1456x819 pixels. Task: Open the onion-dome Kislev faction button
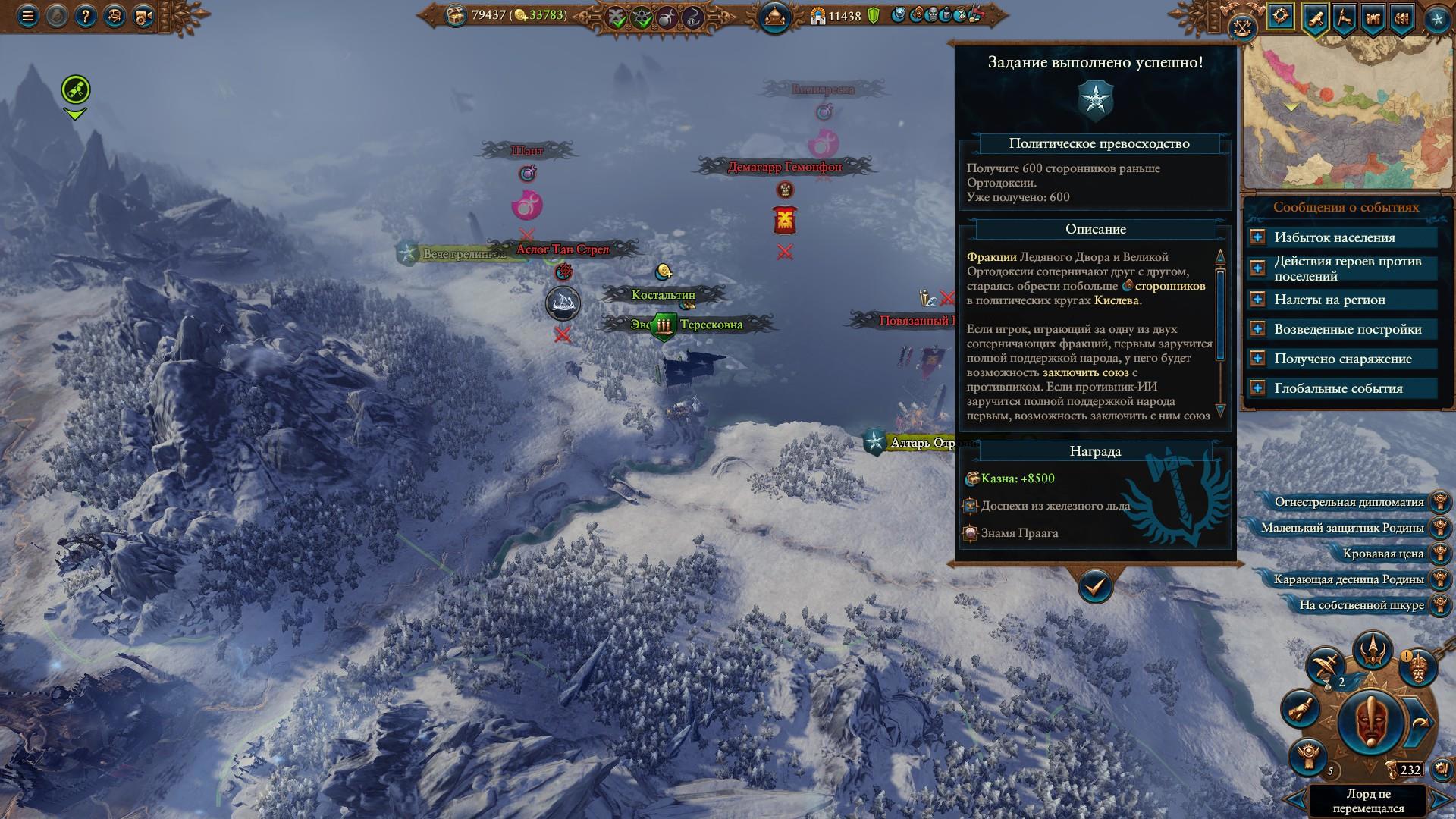774,17
